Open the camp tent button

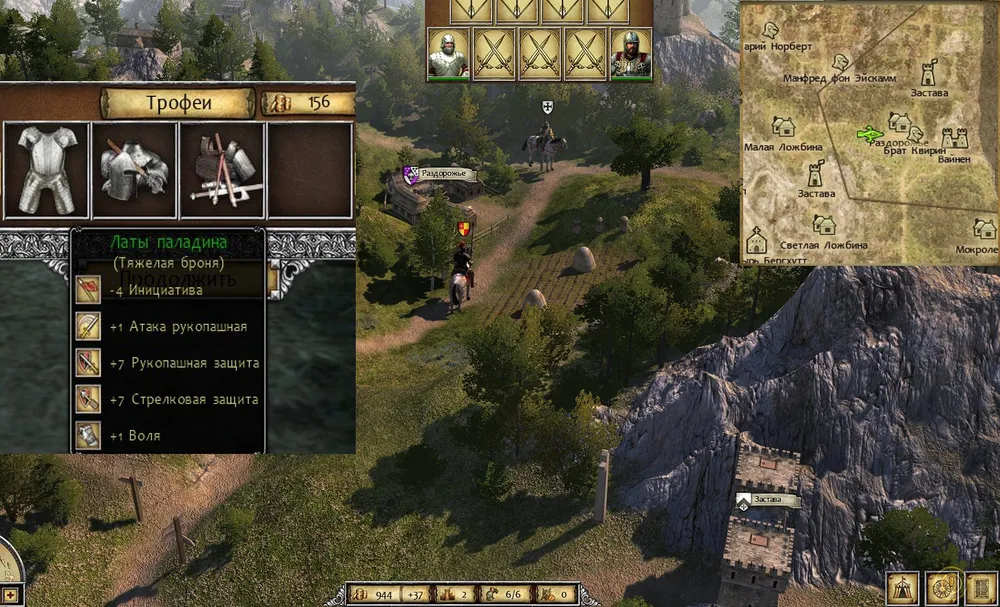903,587
